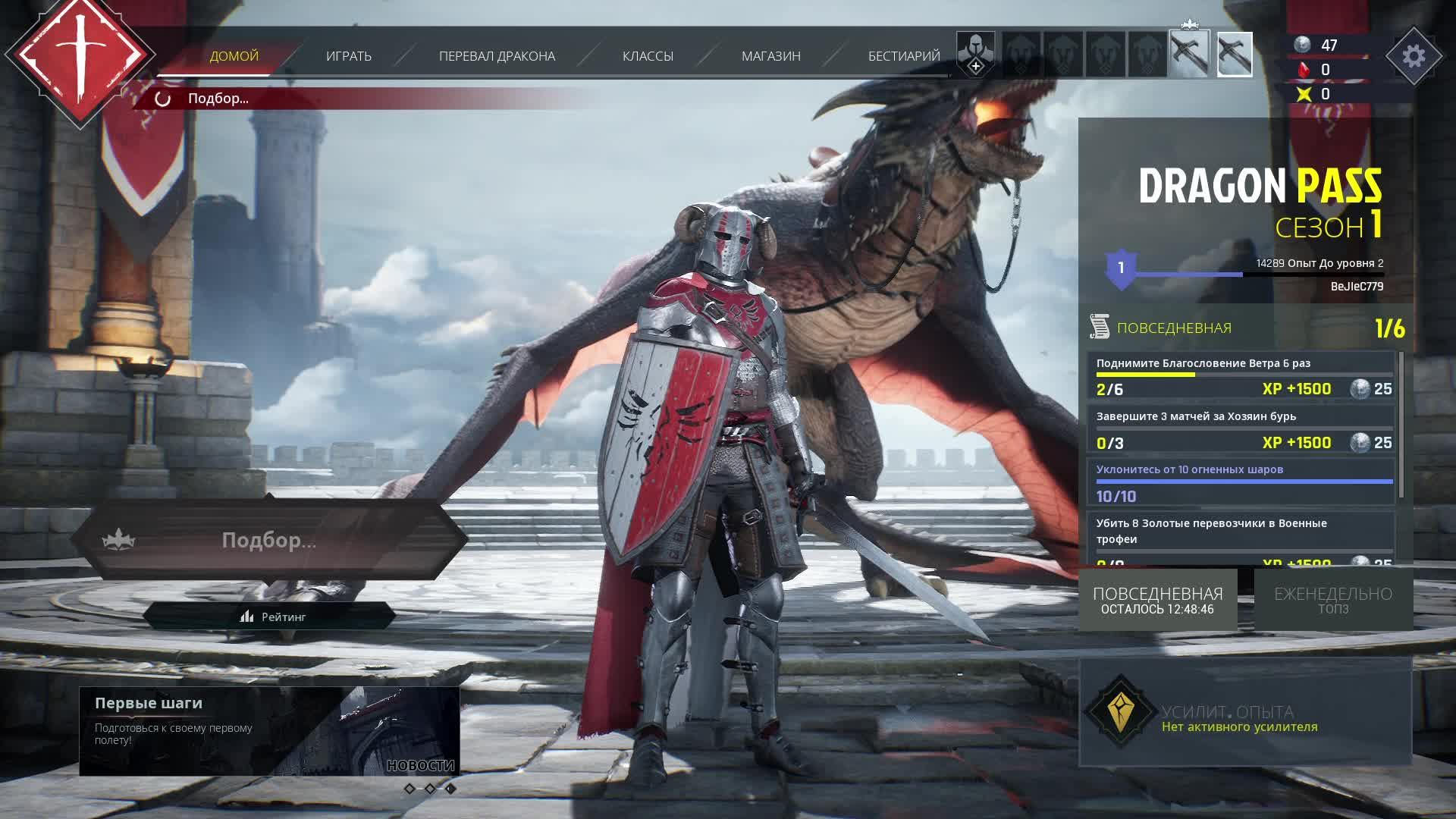The image size is (1456, 819).
Task: Claim the completed fireball dodge quest
Action: (x=1242, y=483)
